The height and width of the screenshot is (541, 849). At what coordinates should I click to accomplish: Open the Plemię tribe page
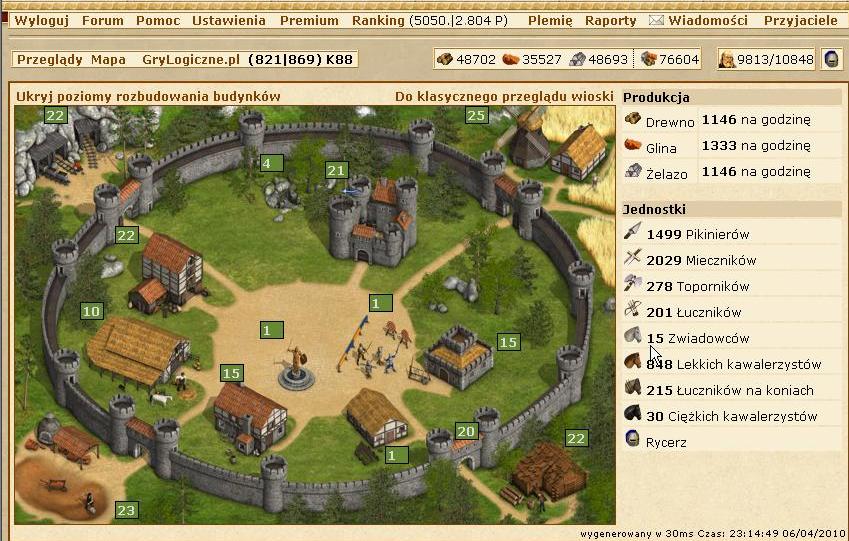coord(549,20)
